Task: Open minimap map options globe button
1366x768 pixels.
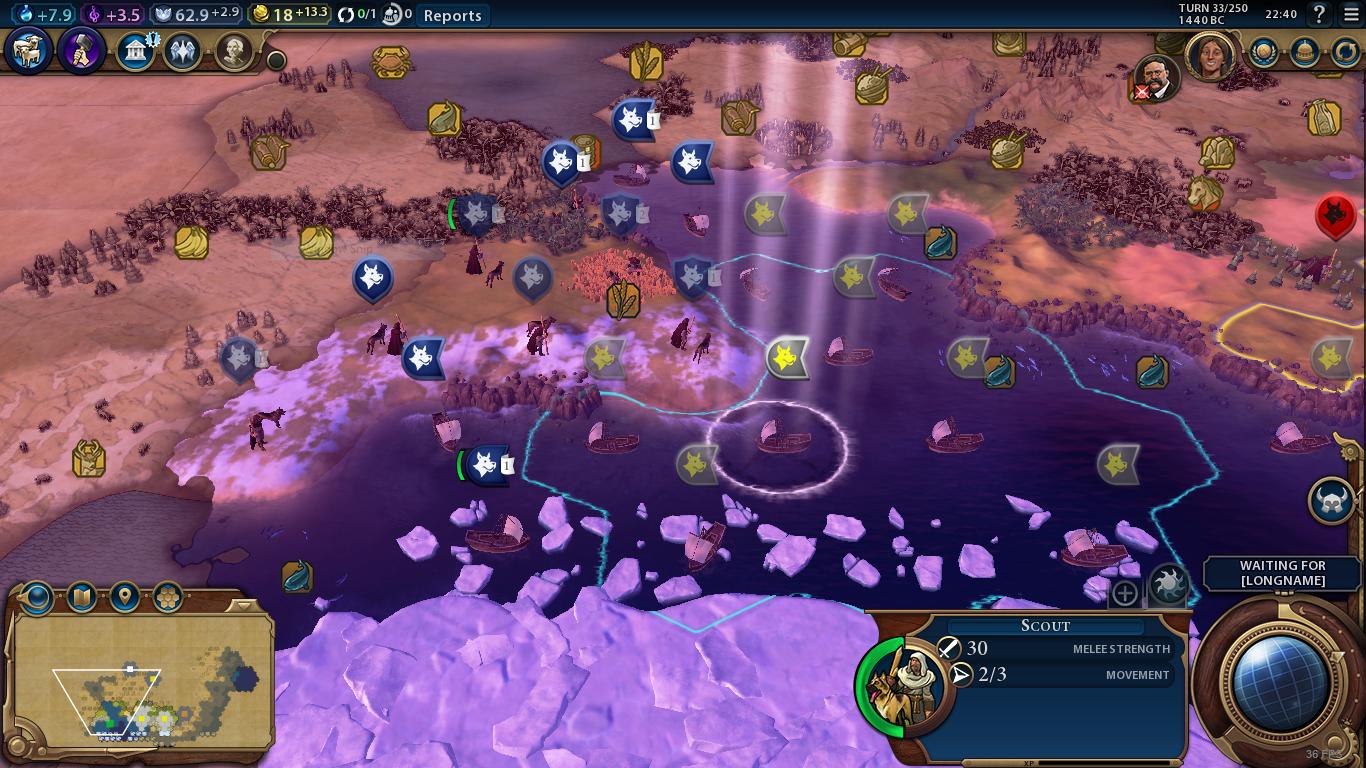Action: tap(37, 597)
